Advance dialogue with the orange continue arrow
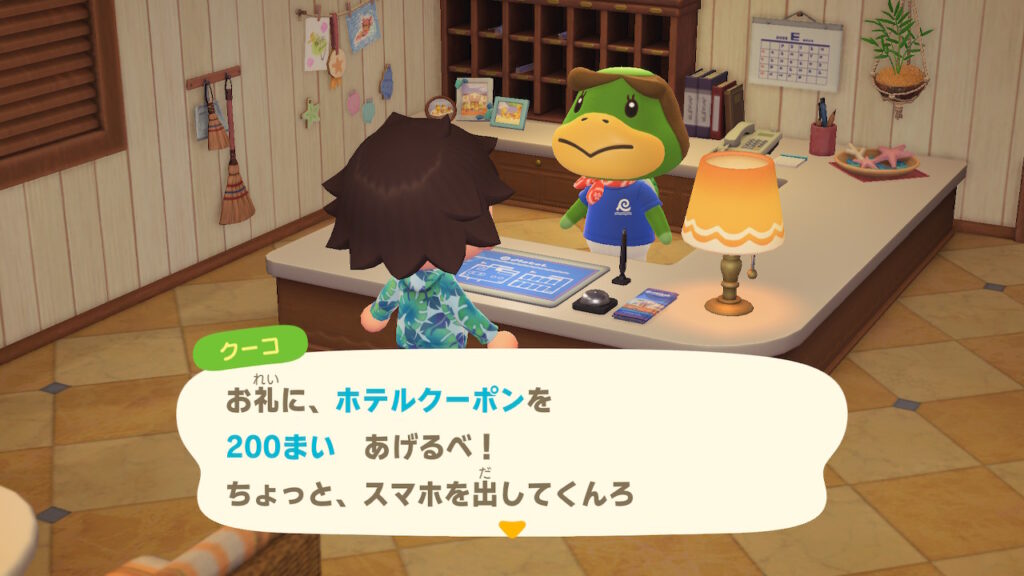Image resolution: width=1024 pixels, height=576 pixels. point(512,529)
